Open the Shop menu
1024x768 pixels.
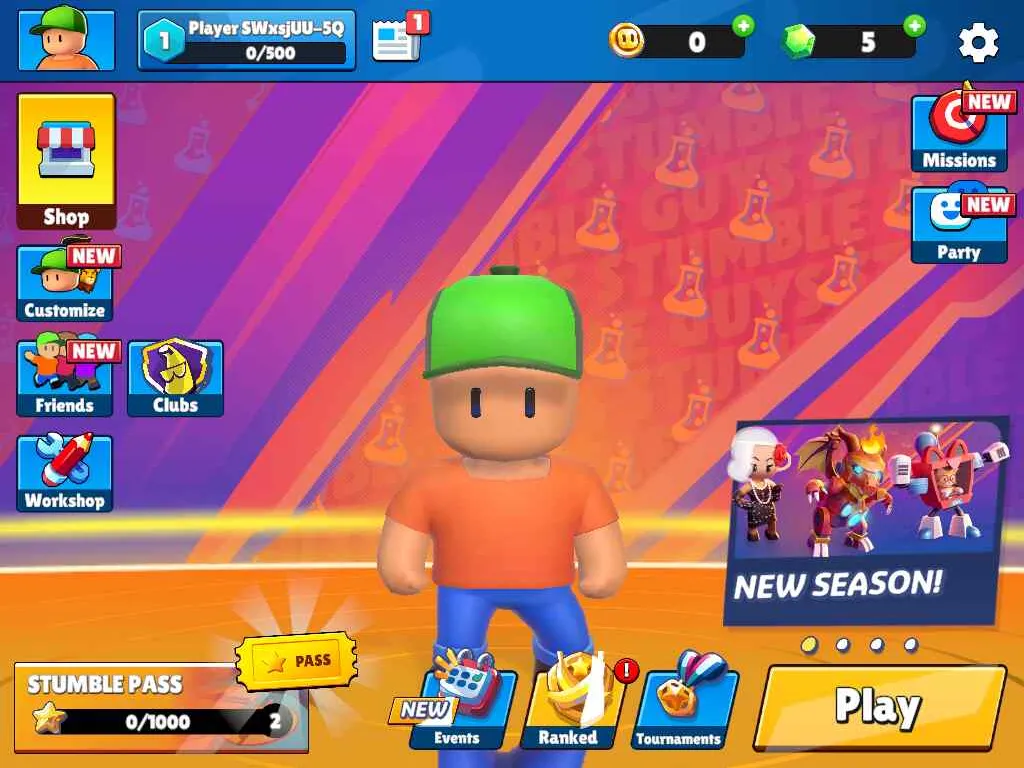(x=66, y=161)
